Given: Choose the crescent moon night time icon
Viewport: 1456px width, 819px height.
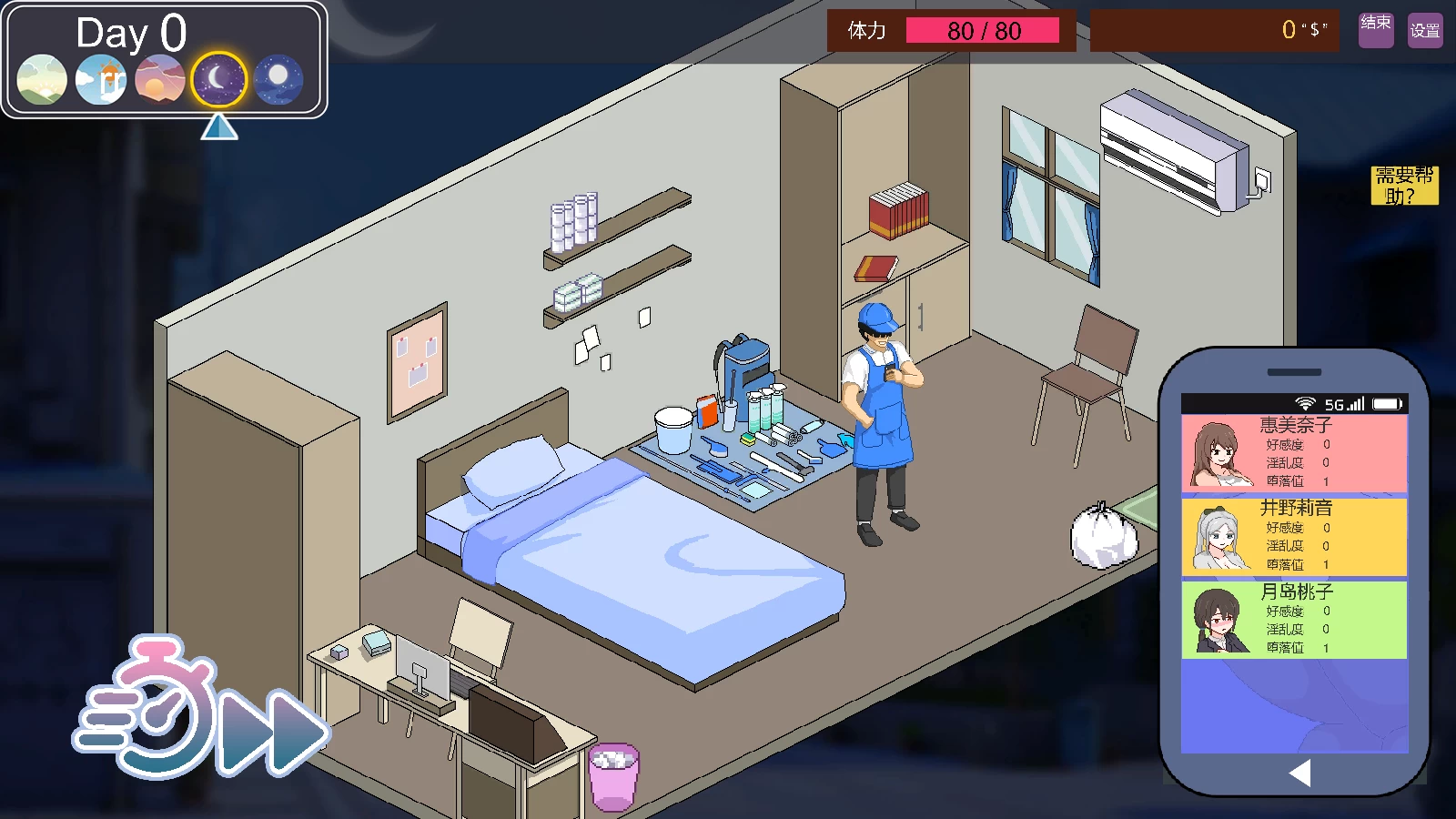Looking at the screenshot, I should 218,79.
